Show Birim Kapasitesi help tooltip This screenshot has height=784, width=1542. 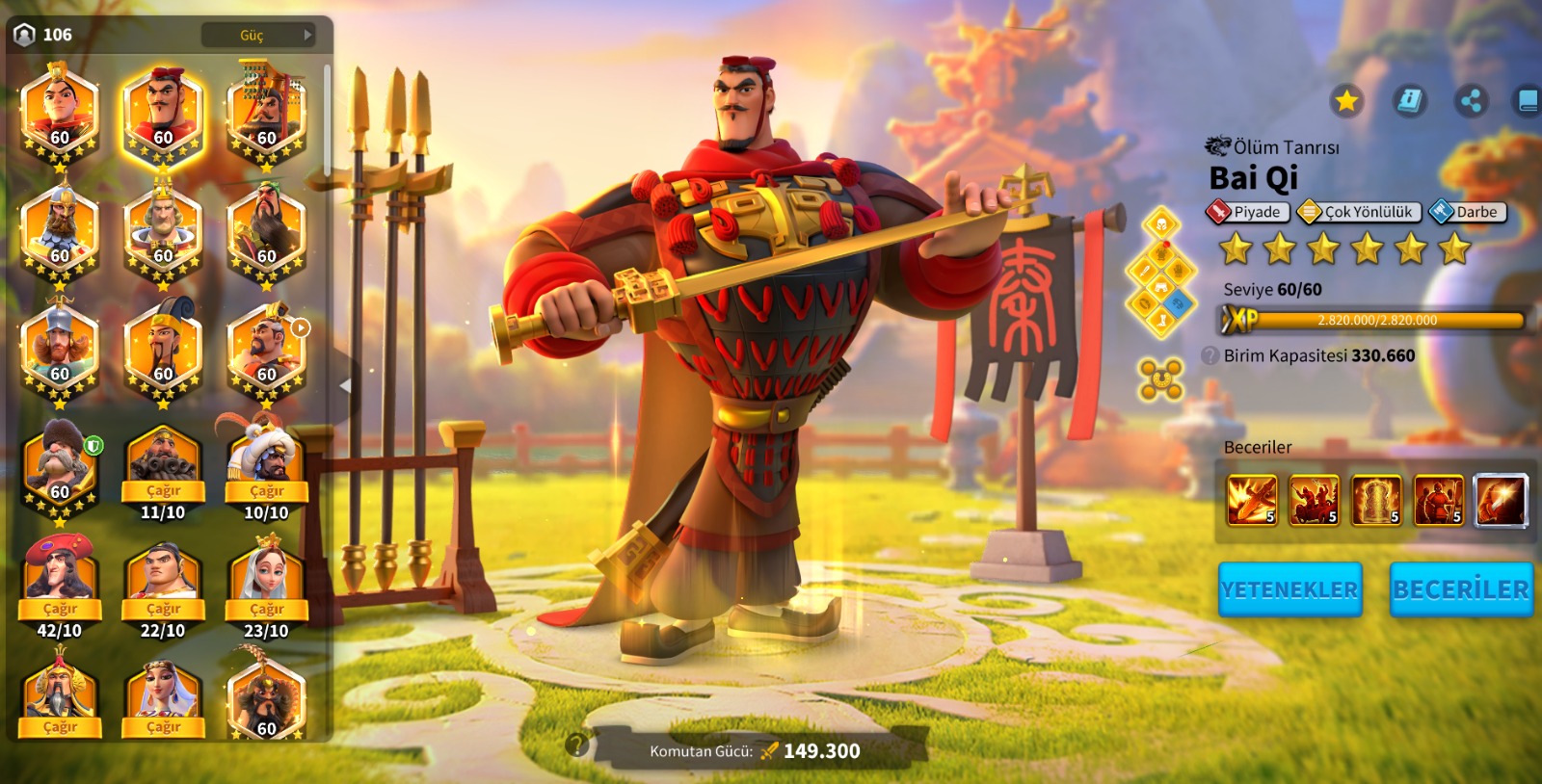tap(1210, 355)
